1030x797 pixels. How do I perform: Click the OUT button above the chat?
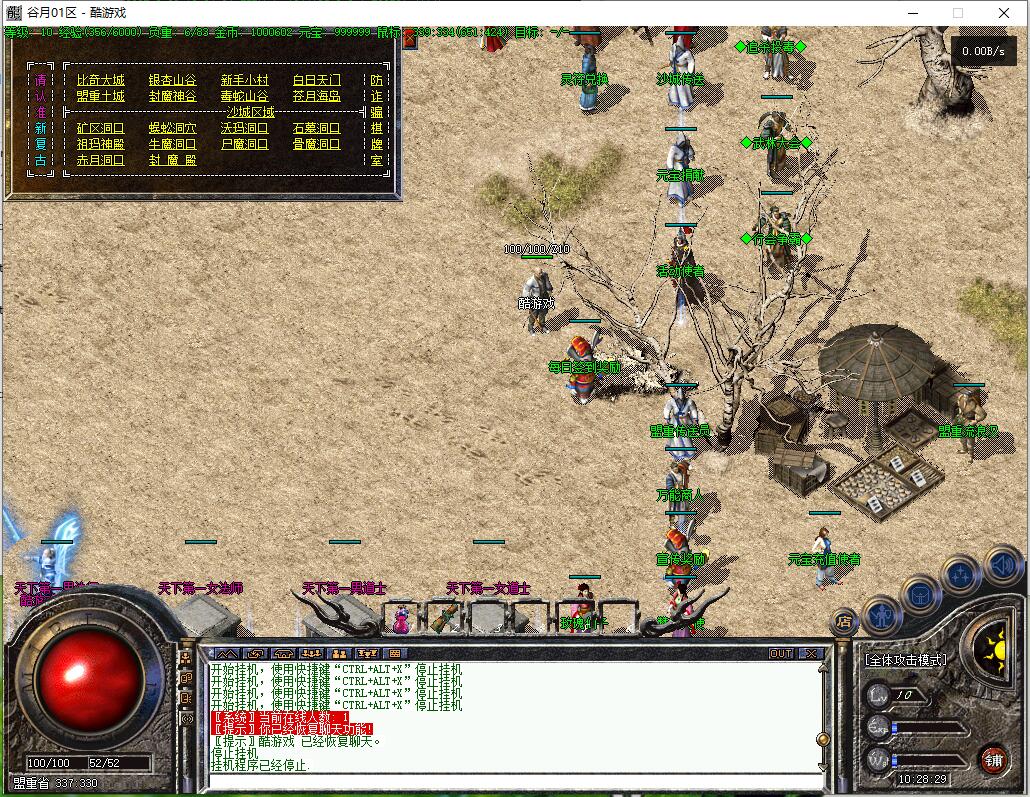780,653
